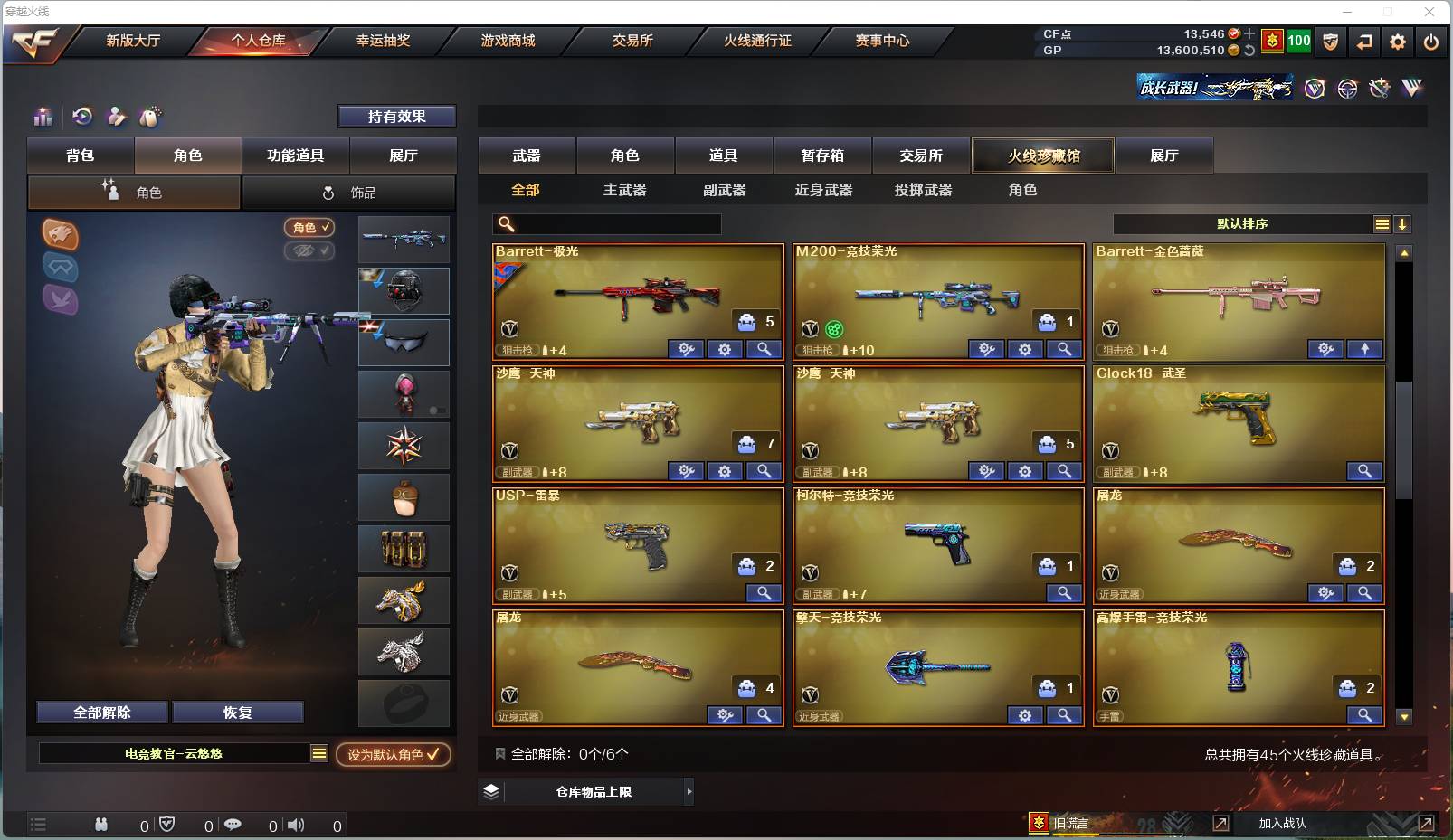Image resolution: width=1453 pixels, height=840 pixels.
Task: Click the plus icon to recharge CF点
Action: 1249,33
